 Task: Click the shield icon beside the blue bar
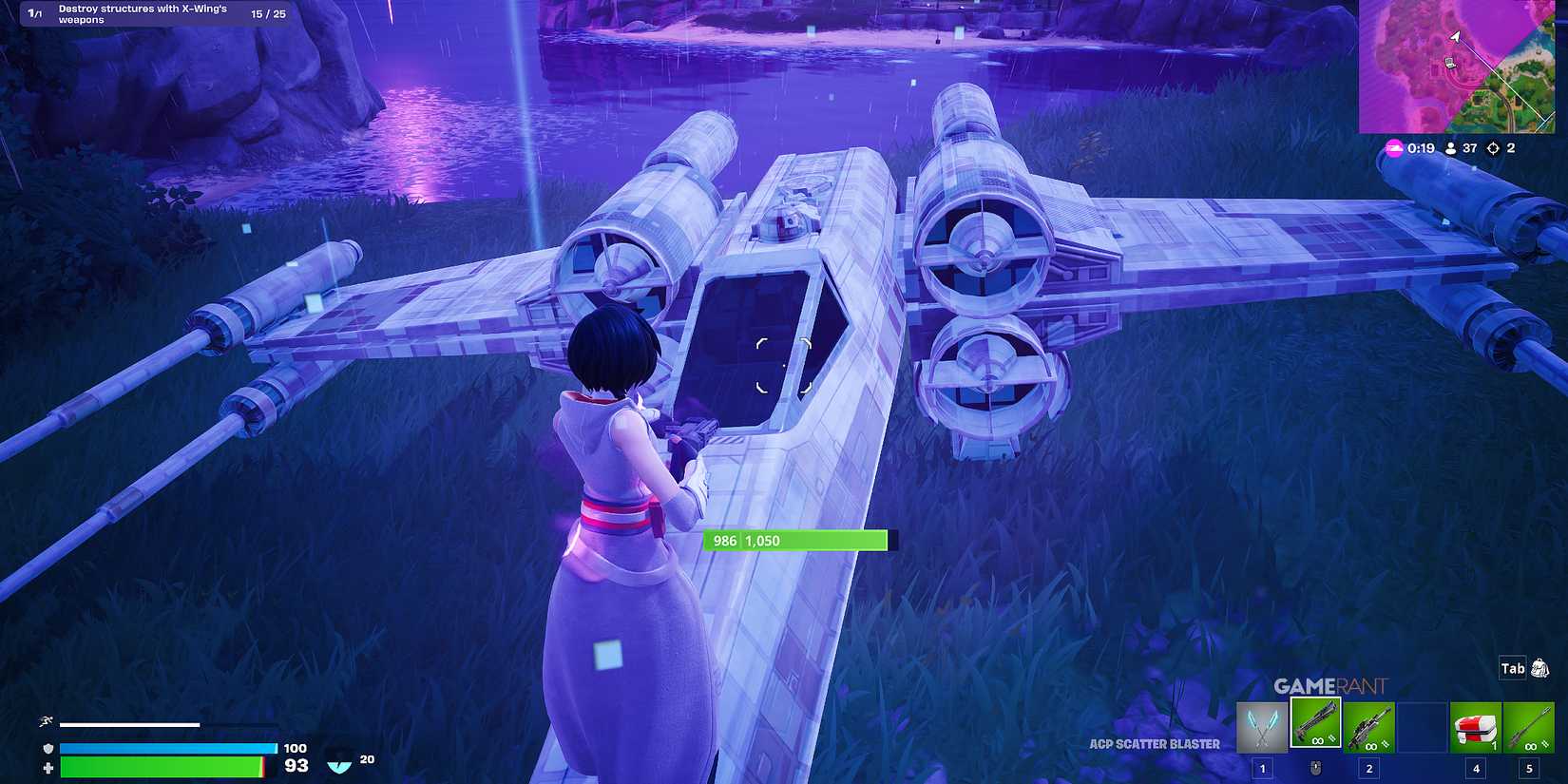[x=47, y=747]
